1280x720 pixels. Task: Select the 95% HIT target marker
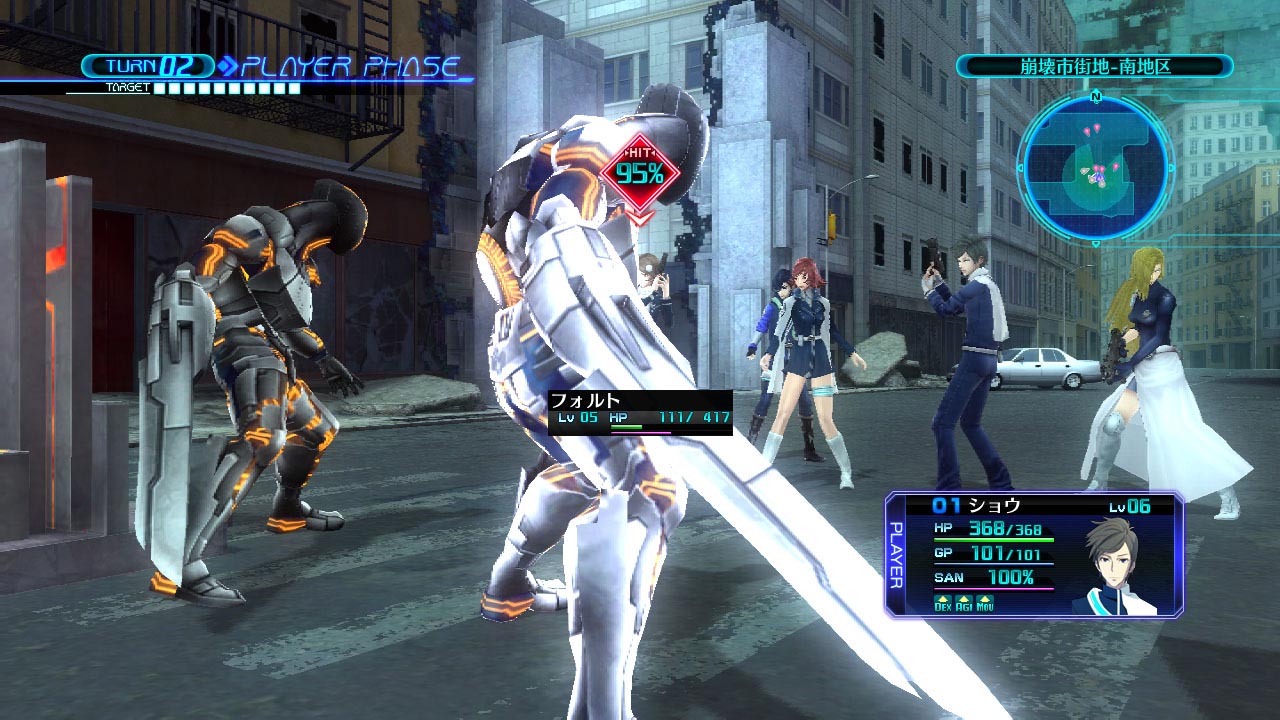[640, 173]
